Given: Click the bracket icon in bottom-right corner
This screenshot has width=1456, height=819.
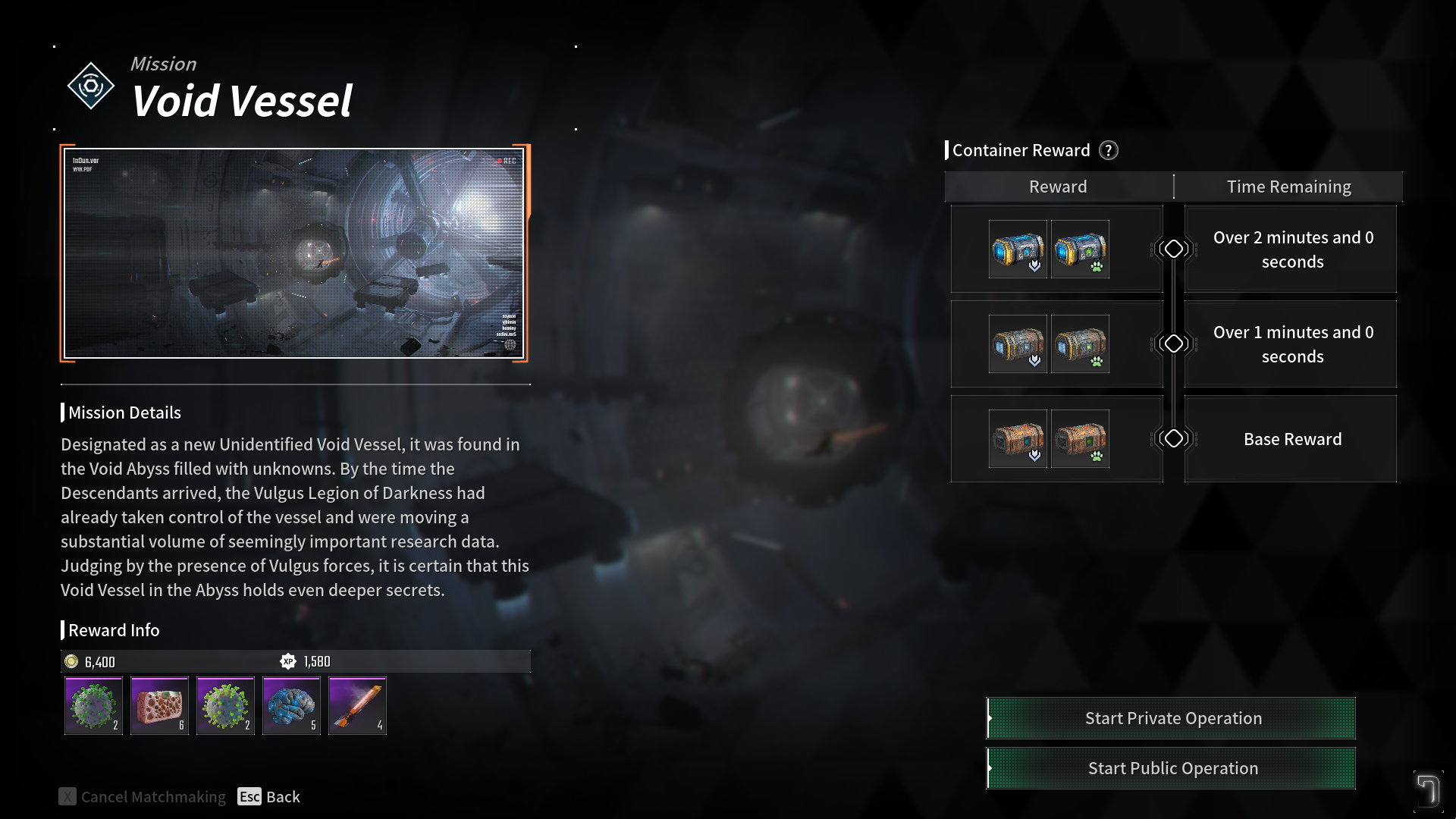Looking at the screenshot, I should coord(1428,791).
